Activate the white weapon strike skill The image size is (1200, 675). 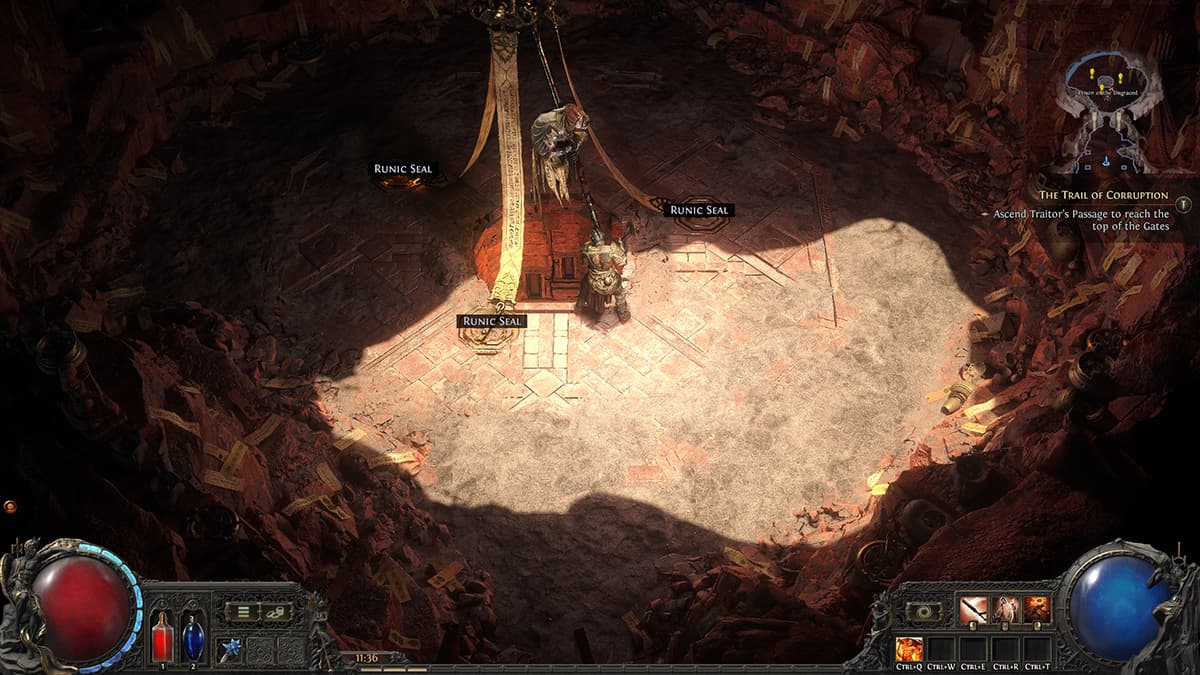pyautogui.click(x=973, y=609)
